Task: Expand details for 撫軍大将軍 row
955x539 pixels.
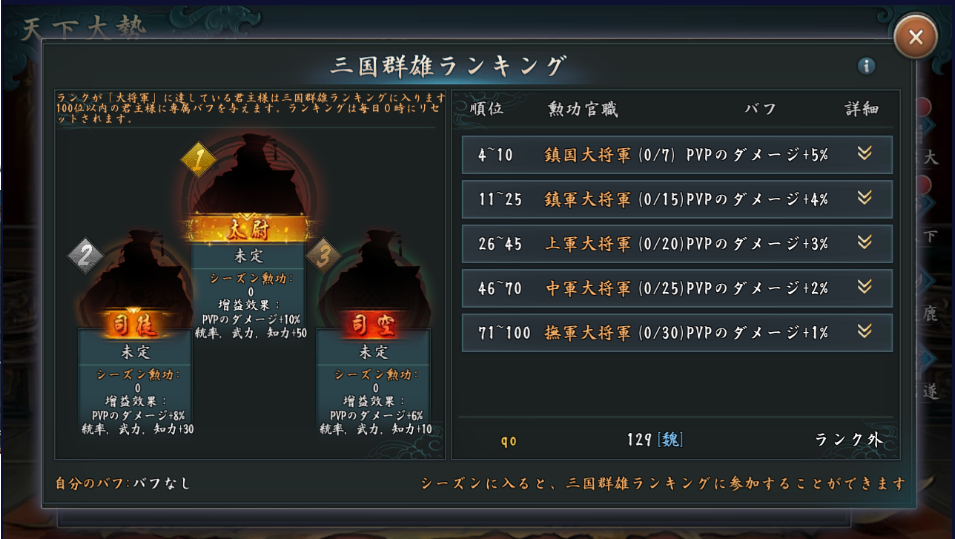Action: [865, 332]
